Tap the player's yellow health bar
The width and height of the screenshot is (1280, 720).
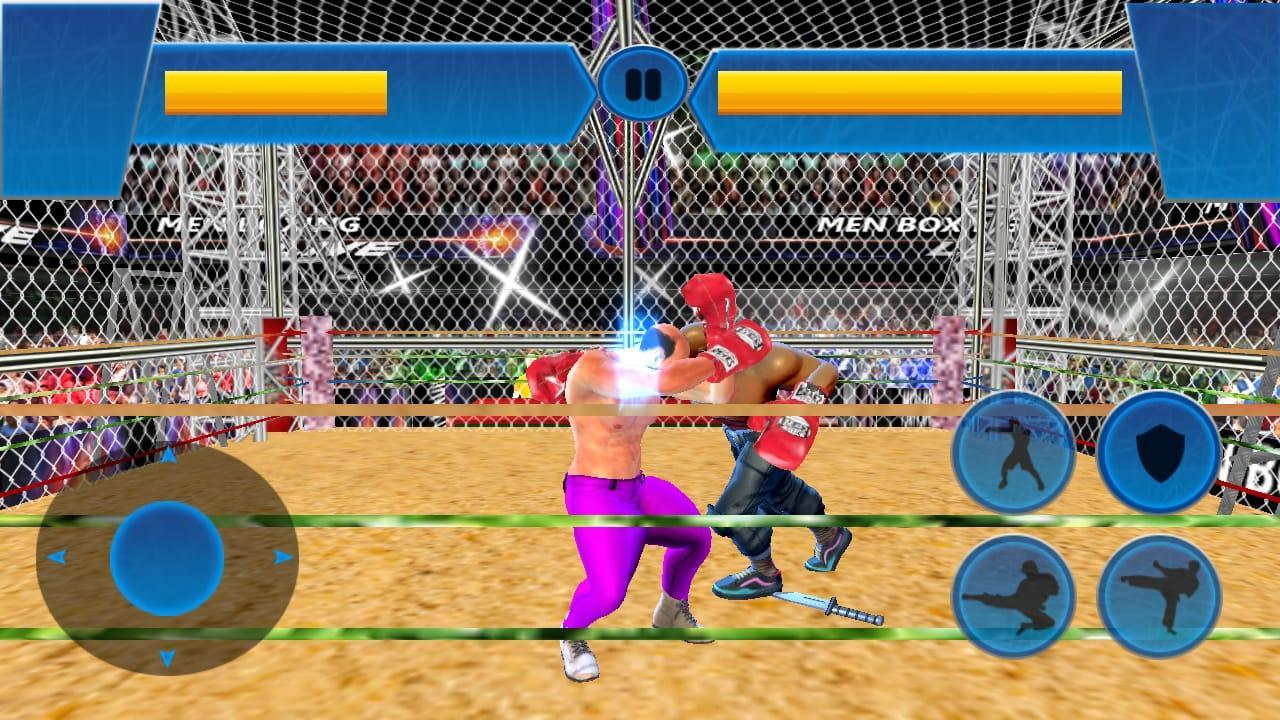(275, 88)
